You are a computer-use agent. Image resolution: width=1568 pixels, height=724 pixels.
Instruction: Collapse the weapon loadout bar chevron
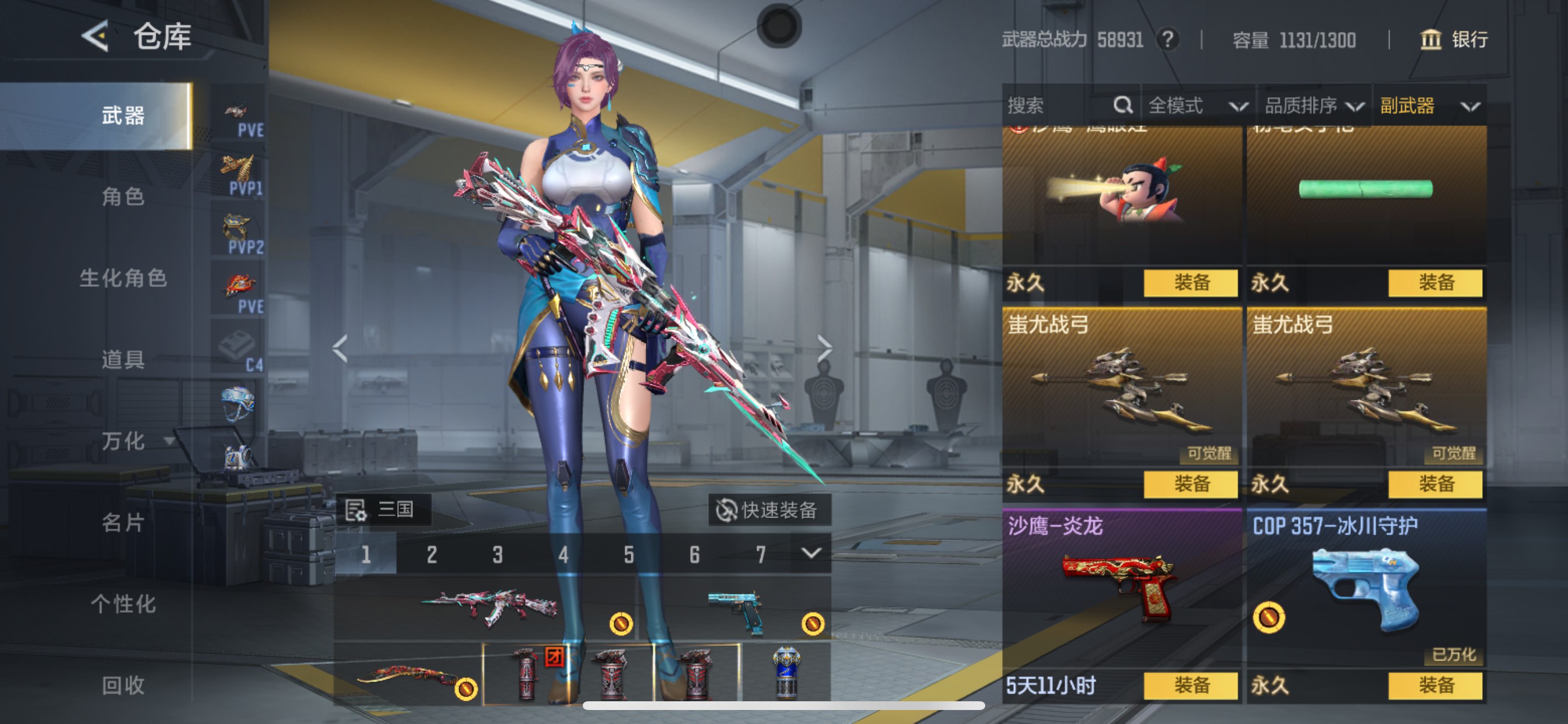coord(812,554)
